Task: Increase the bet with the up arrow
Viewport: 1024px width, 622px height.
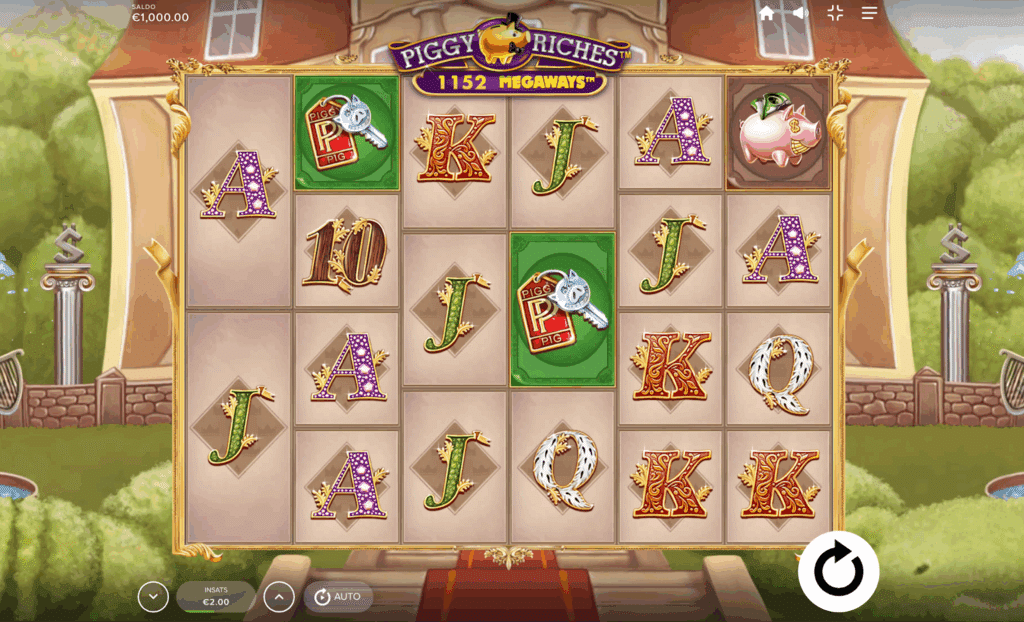Action: (x=279, y=597)
